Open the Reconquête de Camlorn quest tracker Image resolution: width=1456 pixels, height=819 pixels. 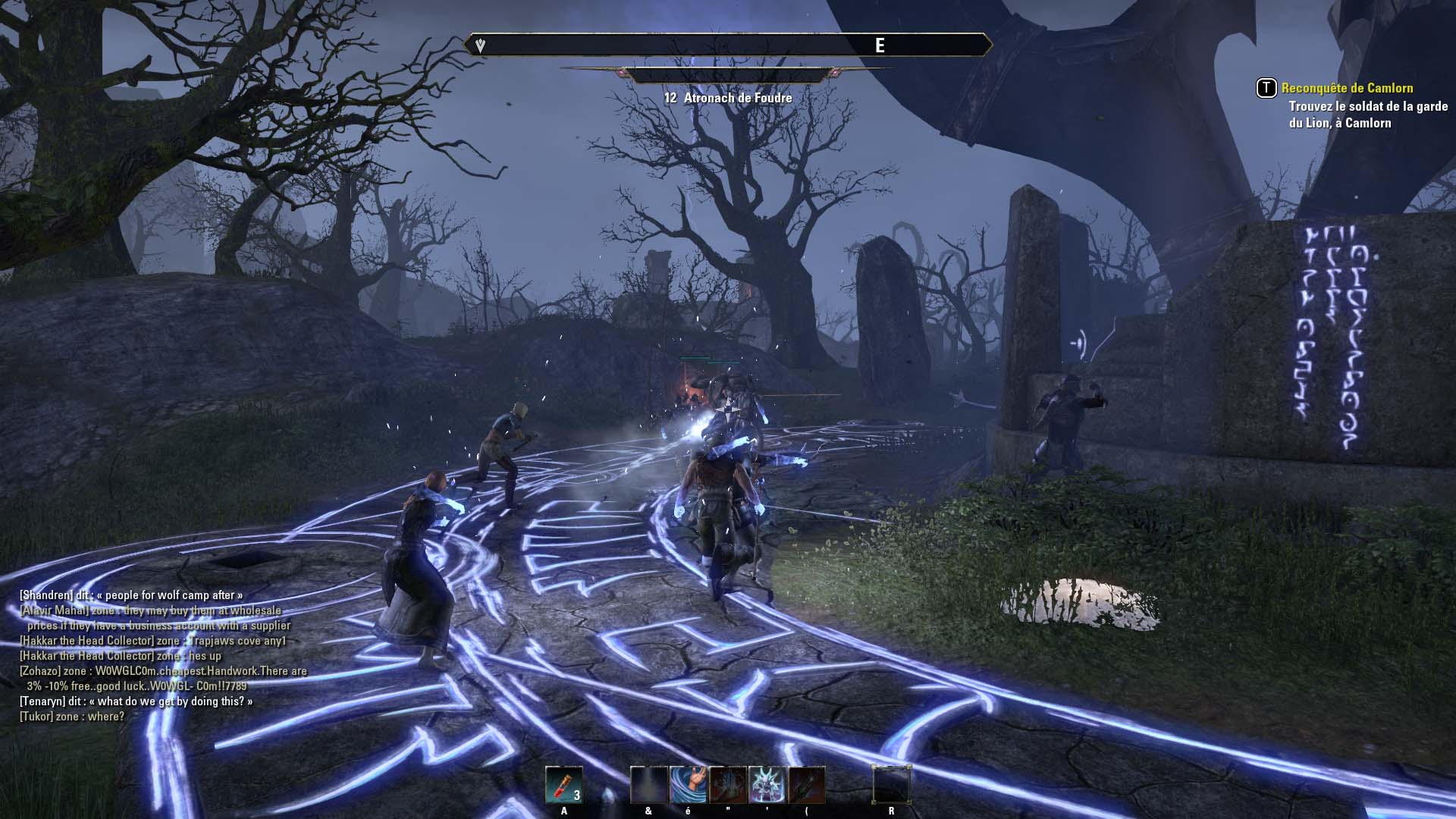tap(1347, 88)
